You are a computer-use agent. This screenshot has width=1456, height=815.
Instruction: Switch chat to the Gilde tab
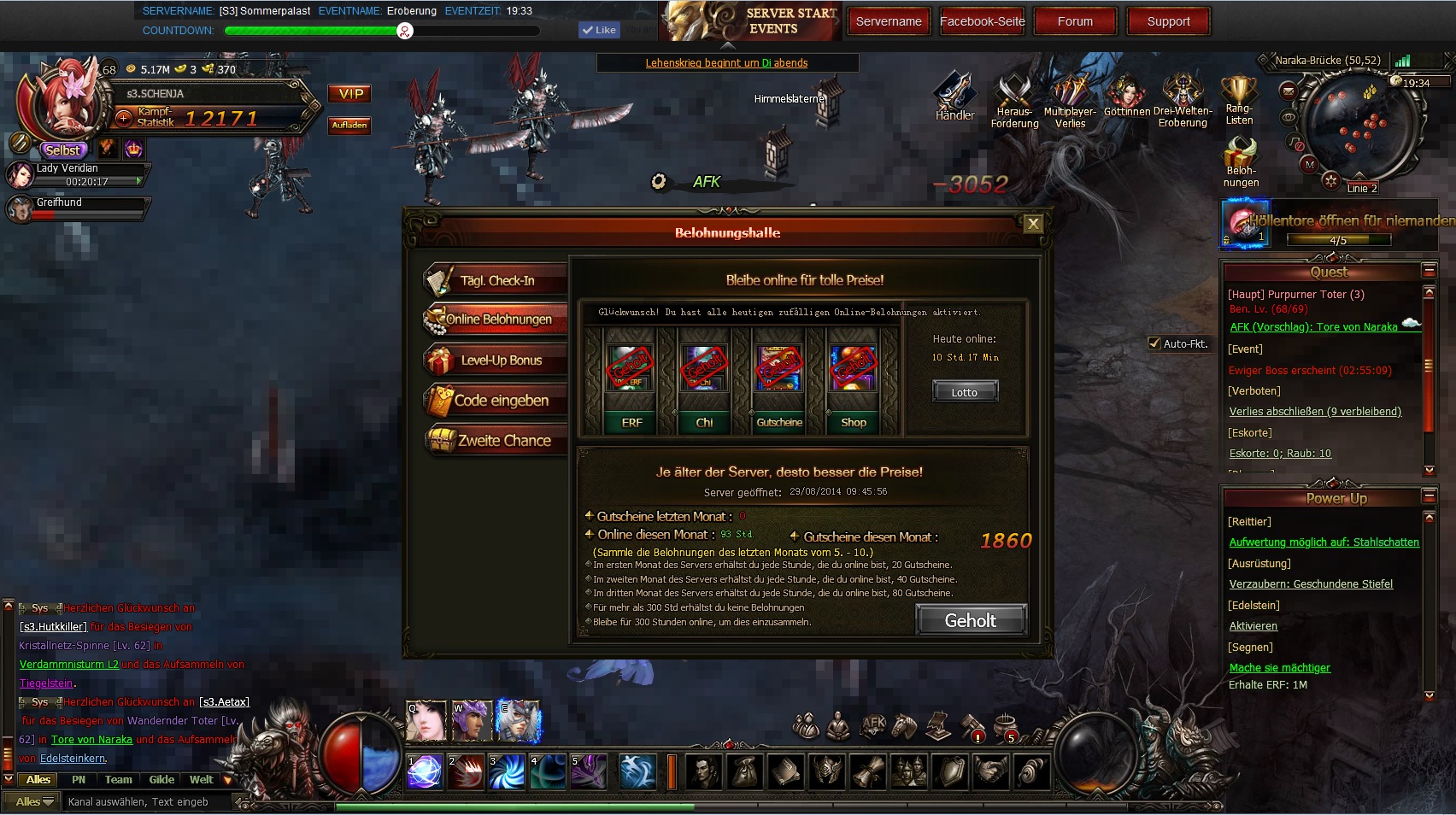[161, 780]
